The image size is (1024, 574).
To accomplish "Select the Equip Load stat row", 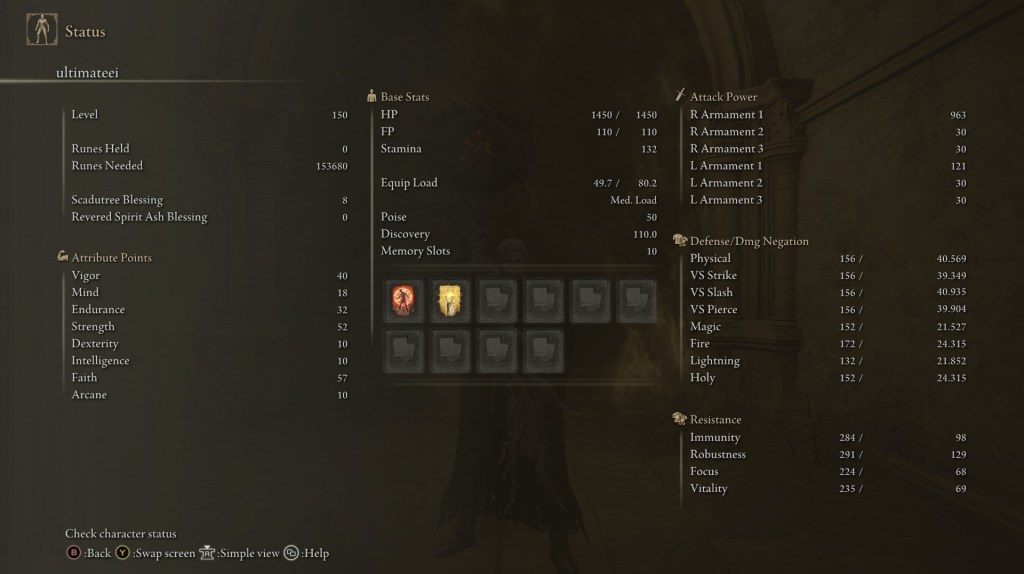I will [x=518, y=183].
